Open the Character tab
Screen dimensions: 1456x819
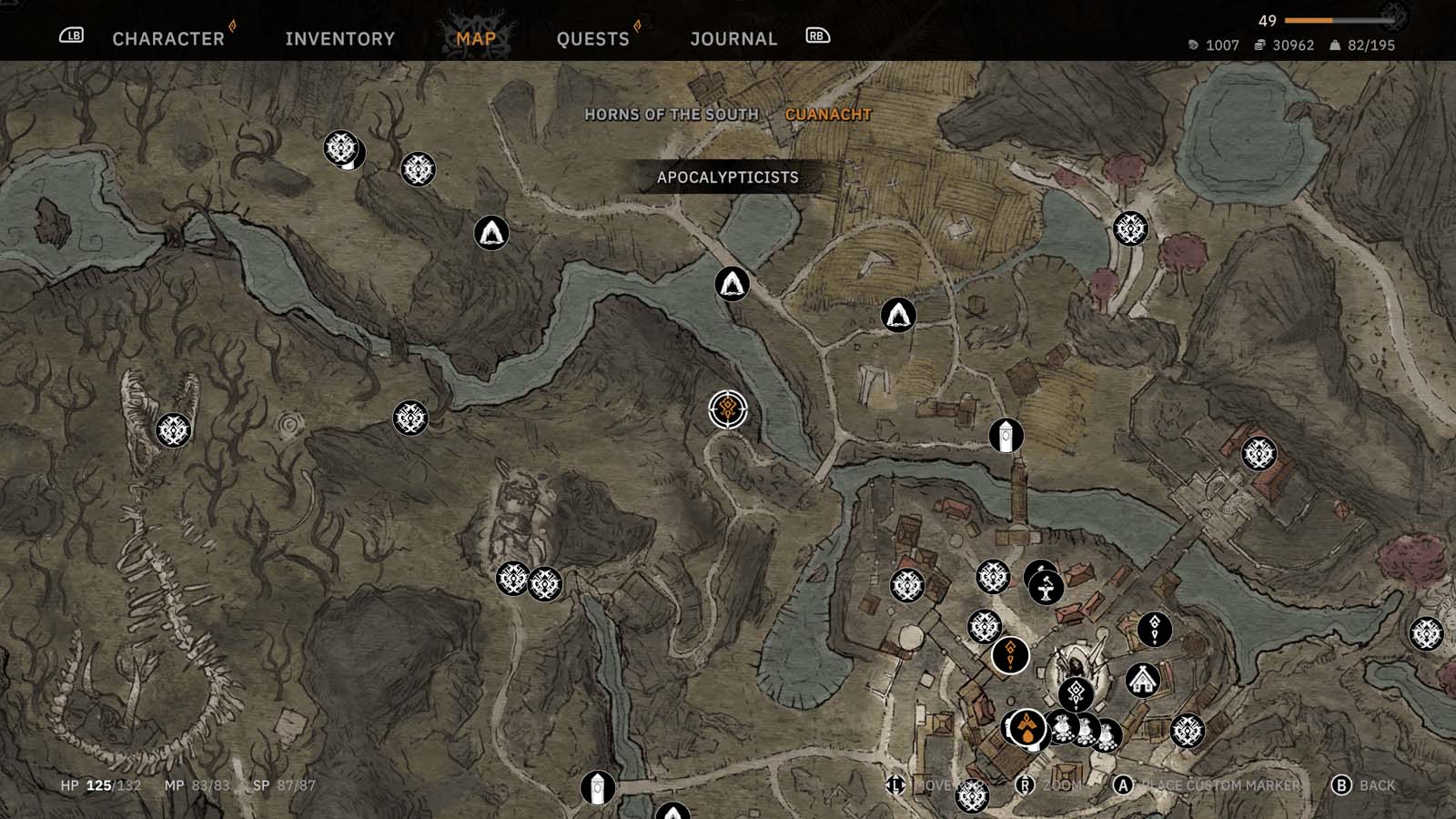[168, 39]
